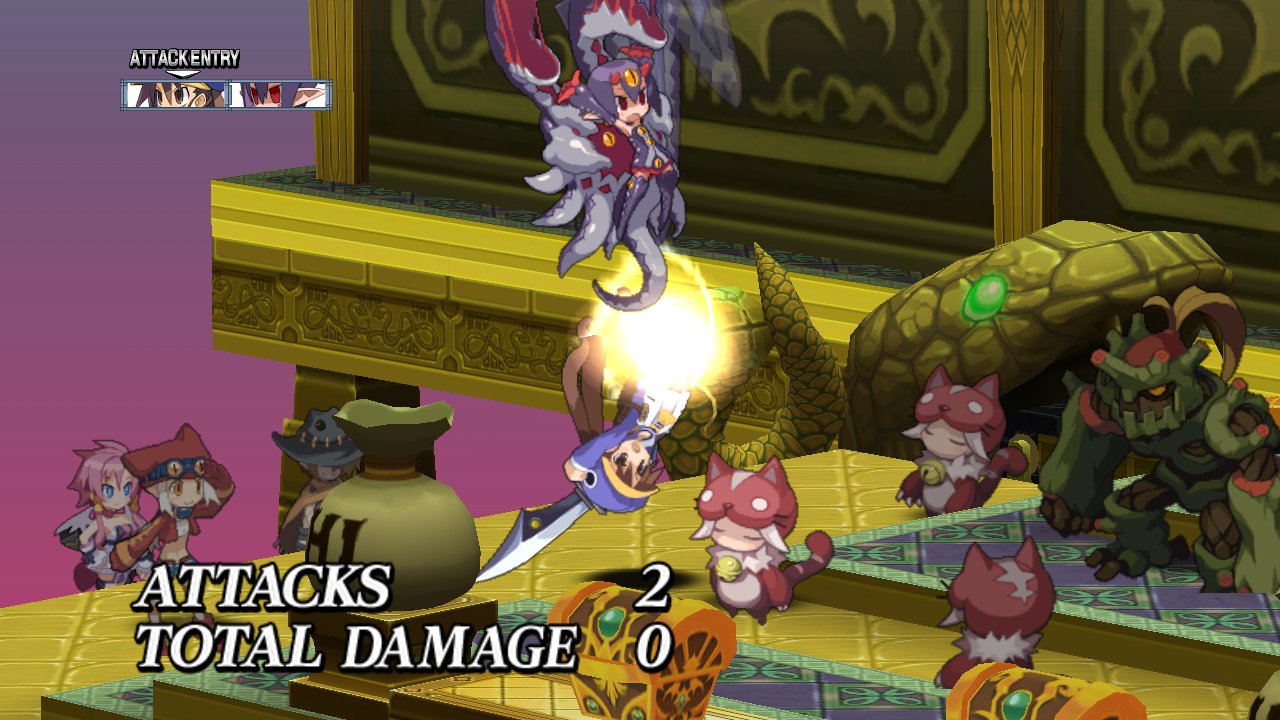Click the Attack Entry header label

(x=185, y=58)
